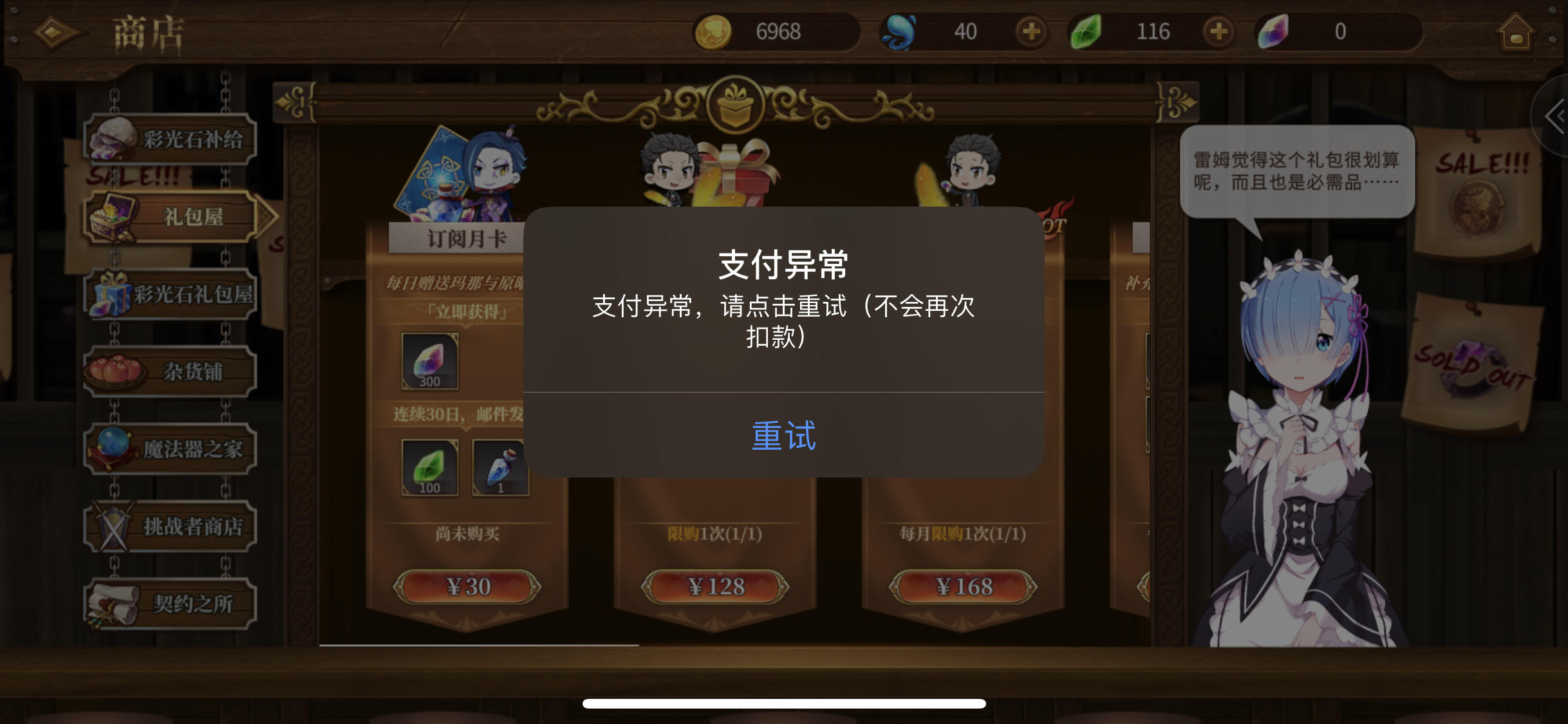Screen dimensions: 1568x724
Task: Tap the plus beside the green crystal currency
Action: pos(1220,32)
